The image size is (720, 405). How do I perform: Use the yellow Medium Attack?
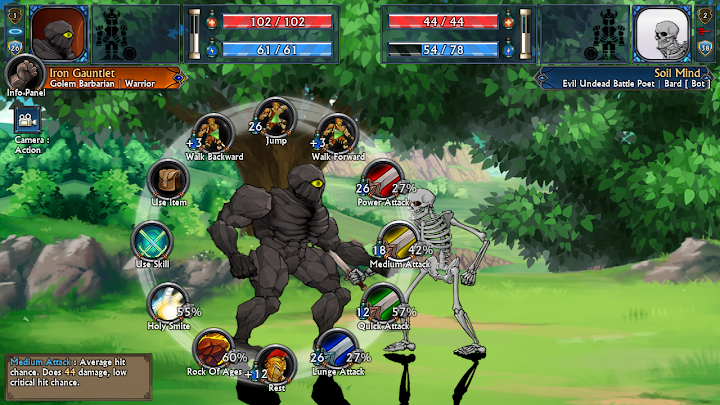click(397, 241)
